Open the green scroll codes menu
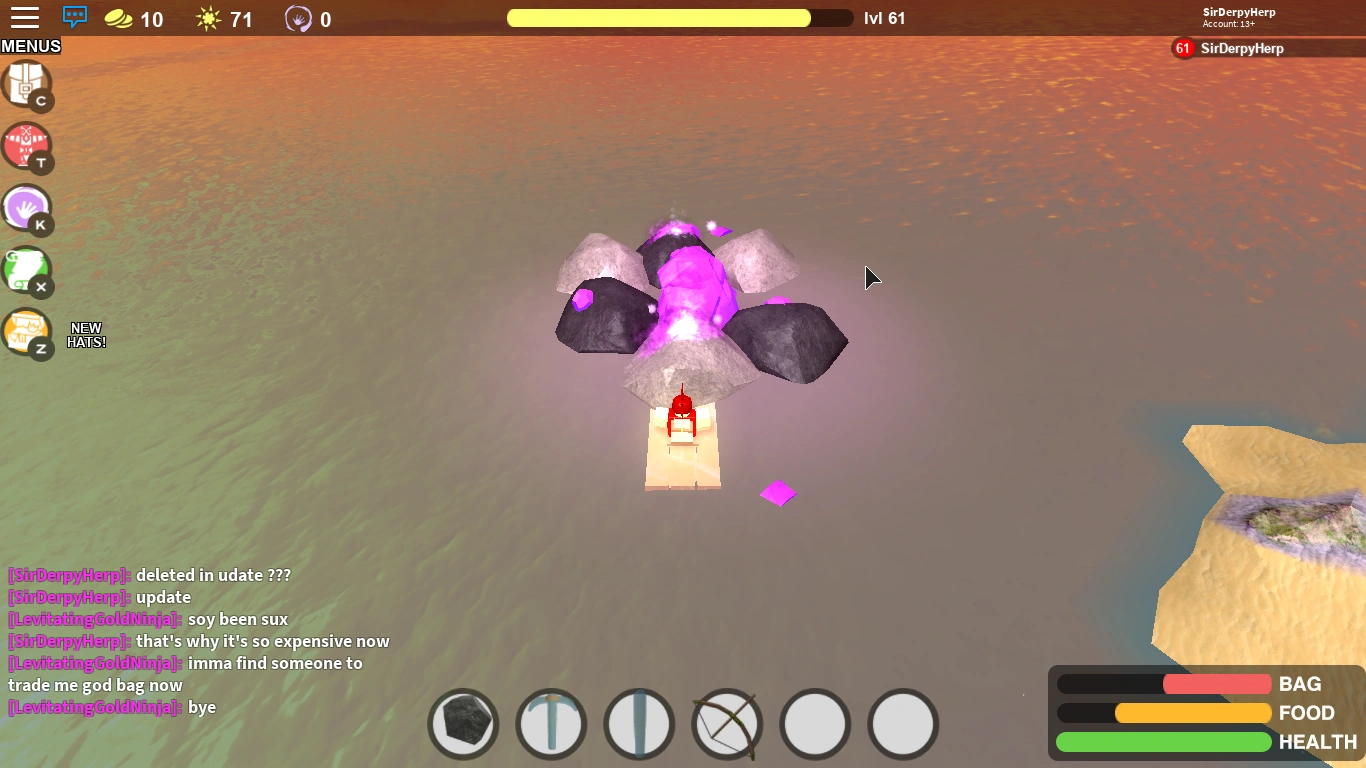The width and height of the screenshot is (1366, 768). coord(27,272)
